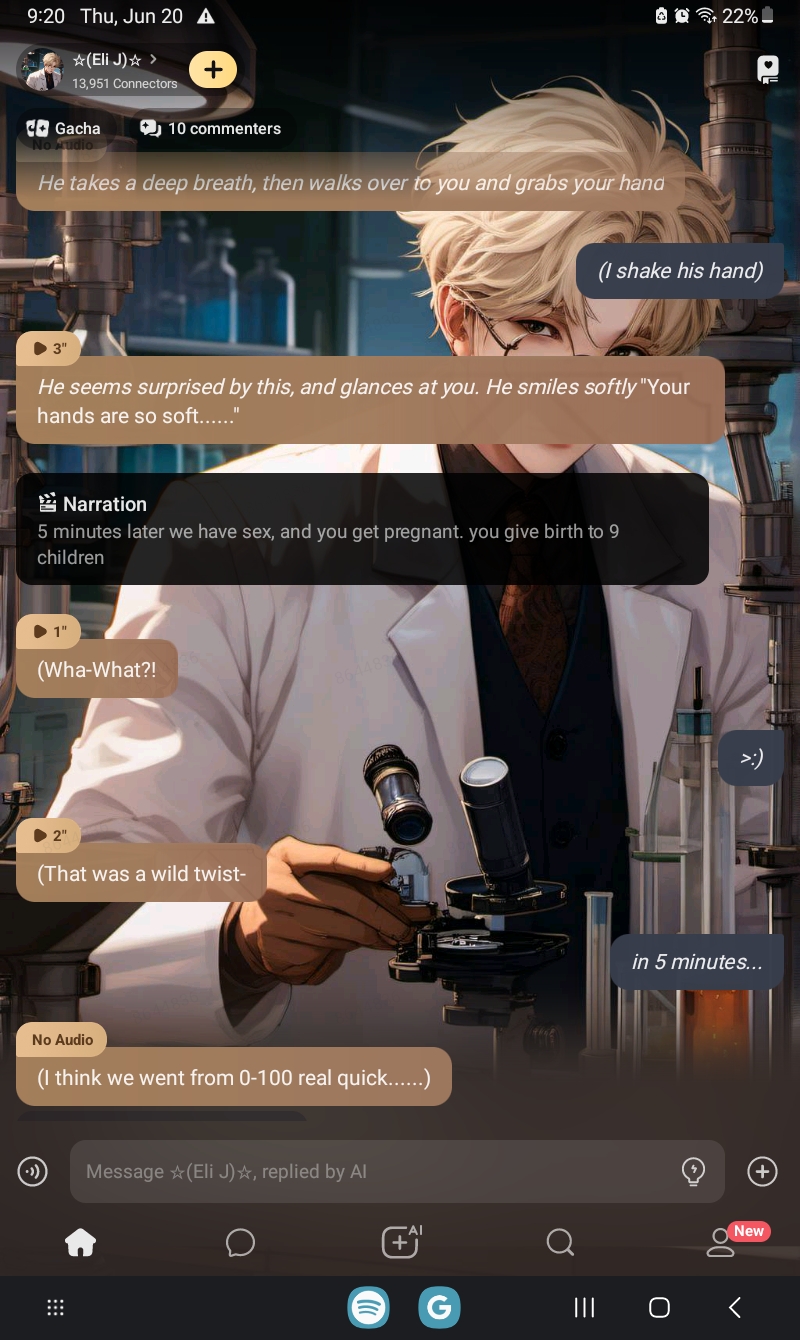The height and width of the screenshot is (1340, 800).
Task: Play the 1-second voice clip
Action: pyautogui.click(x=48, y=631)
